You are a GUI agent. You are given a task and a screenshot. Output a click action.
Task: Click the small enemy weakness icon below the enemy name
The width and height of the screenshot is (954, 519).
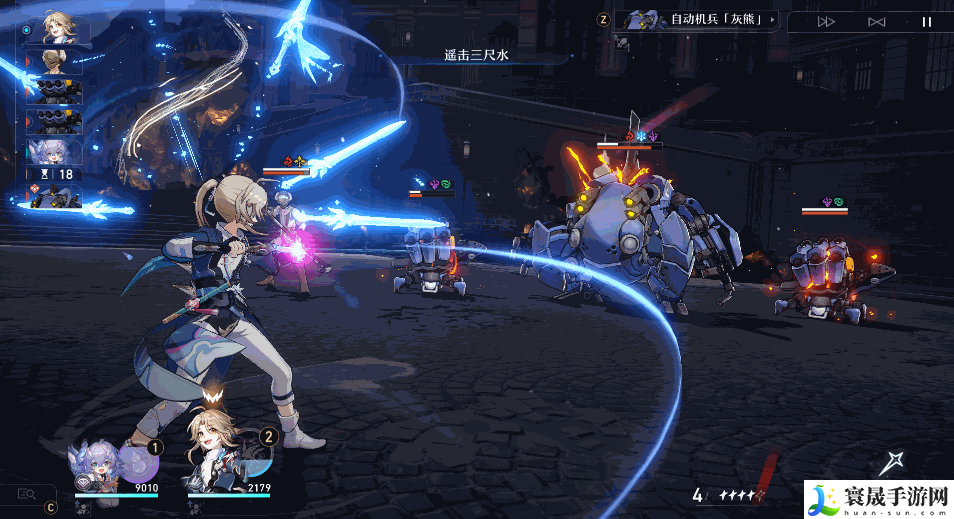622,42
